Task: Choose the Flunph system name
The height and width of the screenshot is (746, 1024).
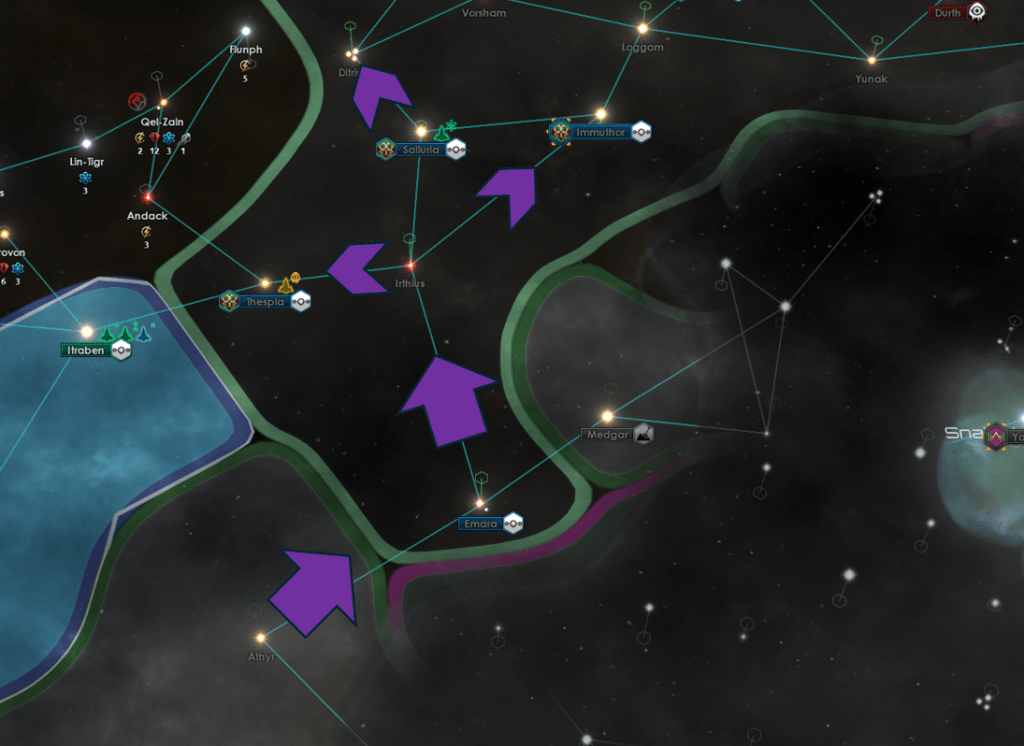Action: [245, 50]
